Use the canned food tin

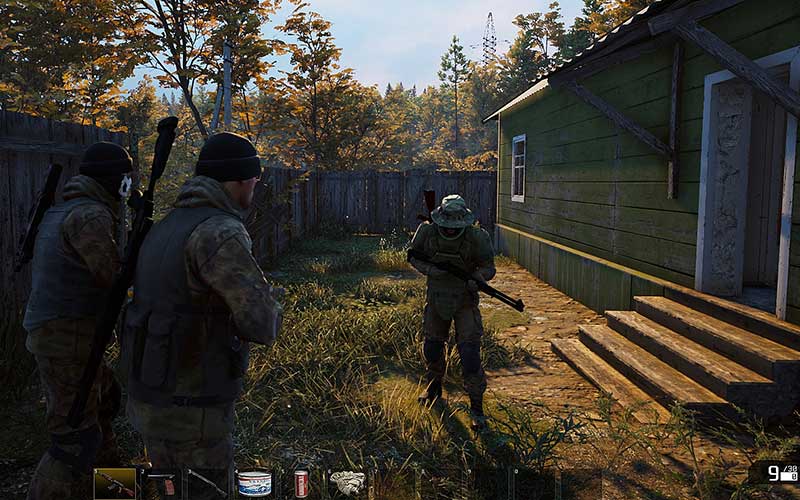[254, 484]
